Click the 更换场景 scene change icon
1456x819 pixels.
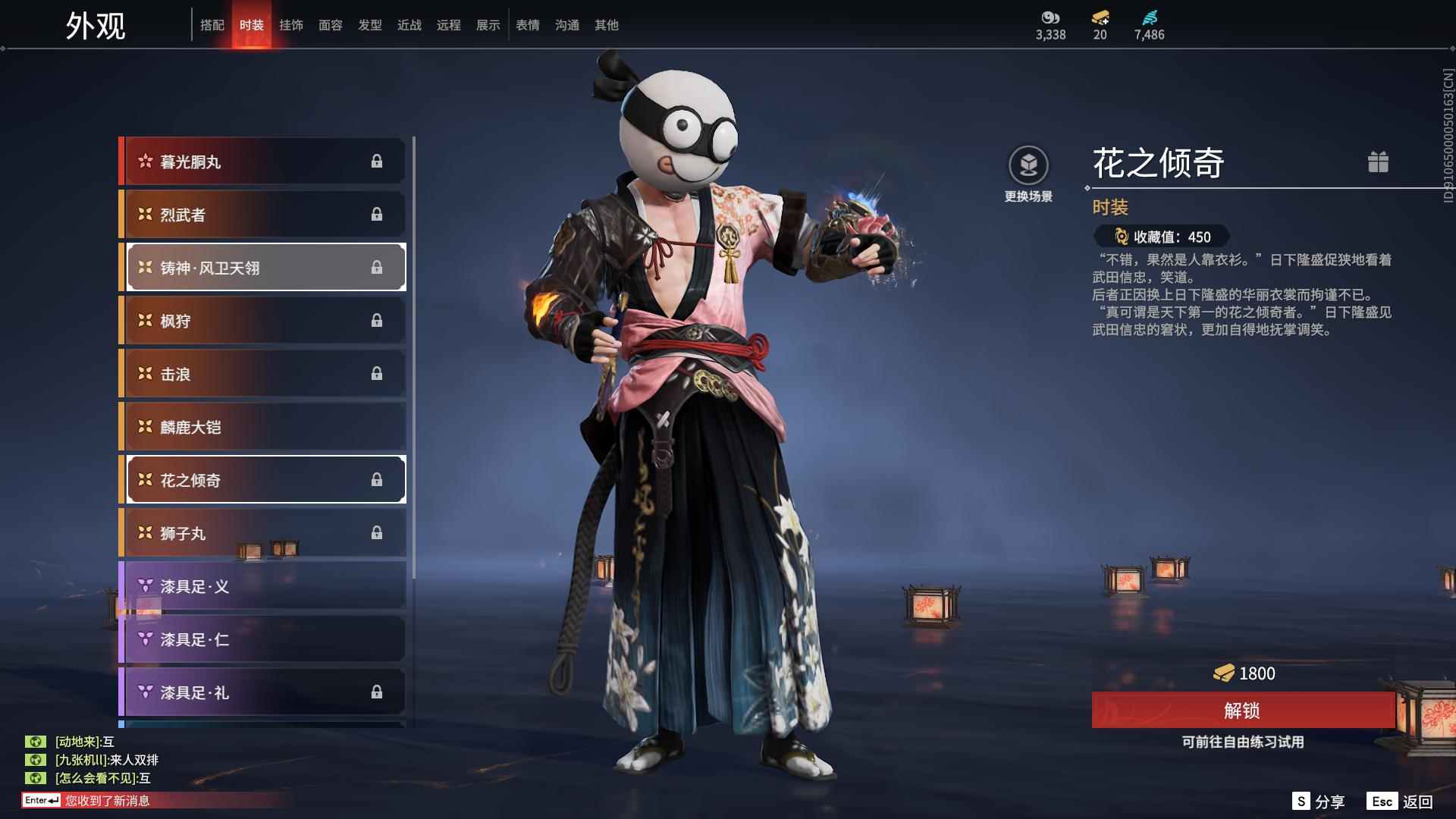[1028, 165]
